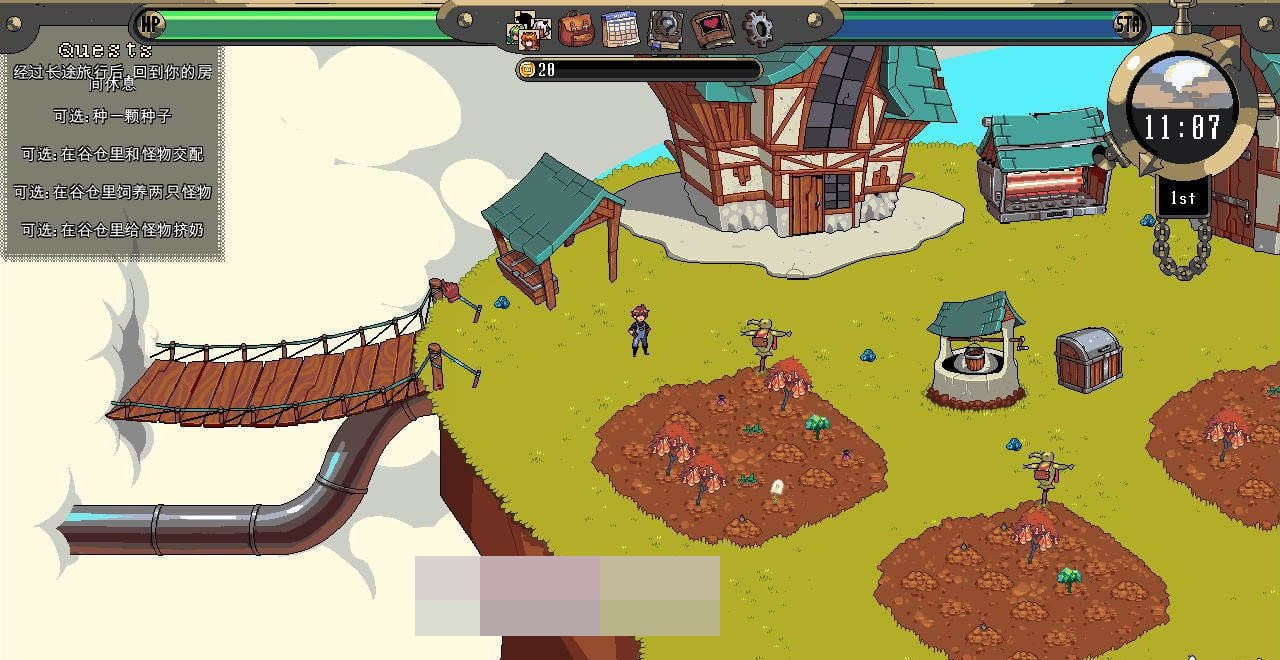
Task: Open settings with the gear icon
Action: tap(757, 29)
